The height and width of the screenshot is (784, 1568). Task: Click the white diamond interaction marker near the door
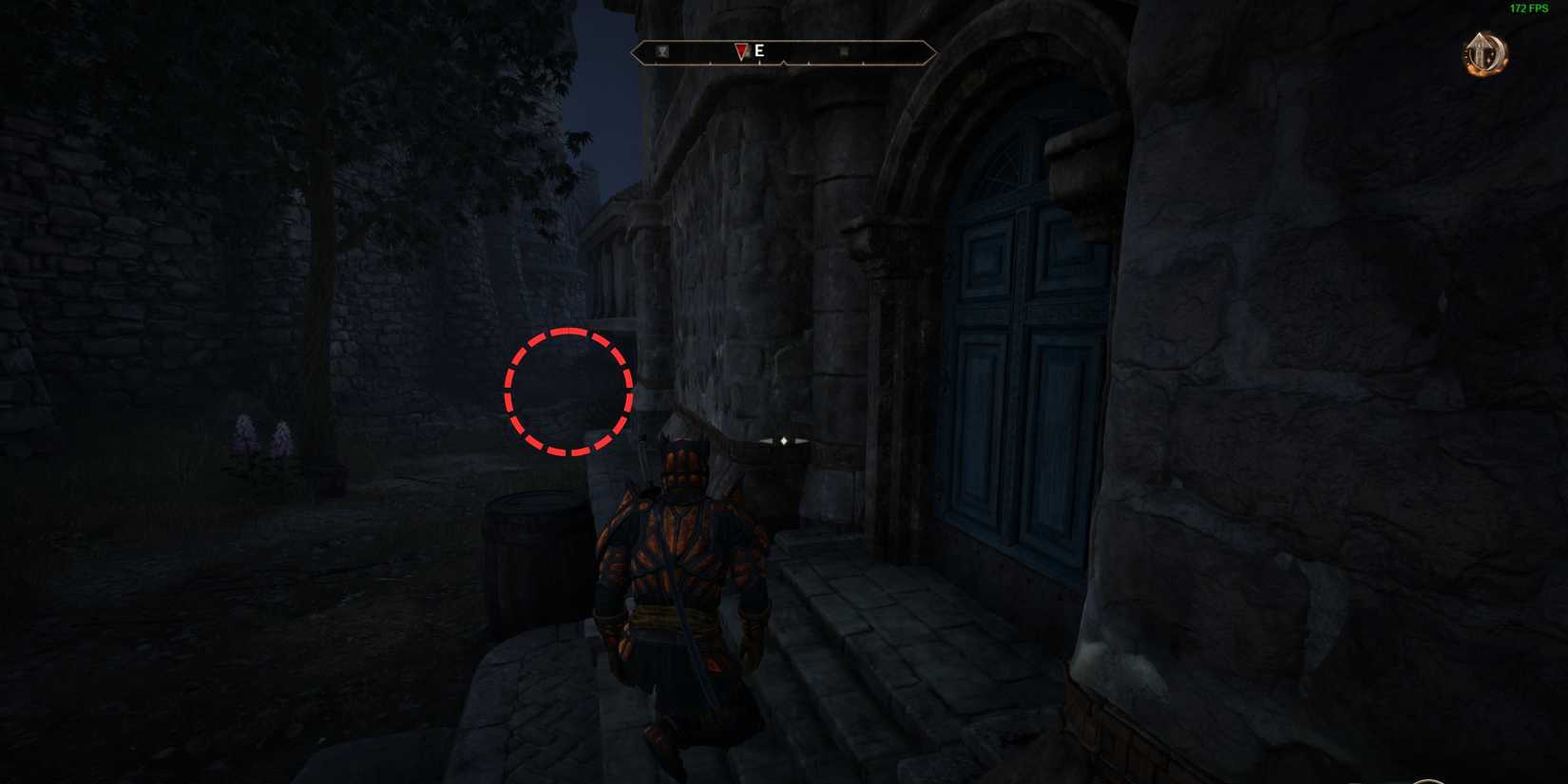click(782, 439)
